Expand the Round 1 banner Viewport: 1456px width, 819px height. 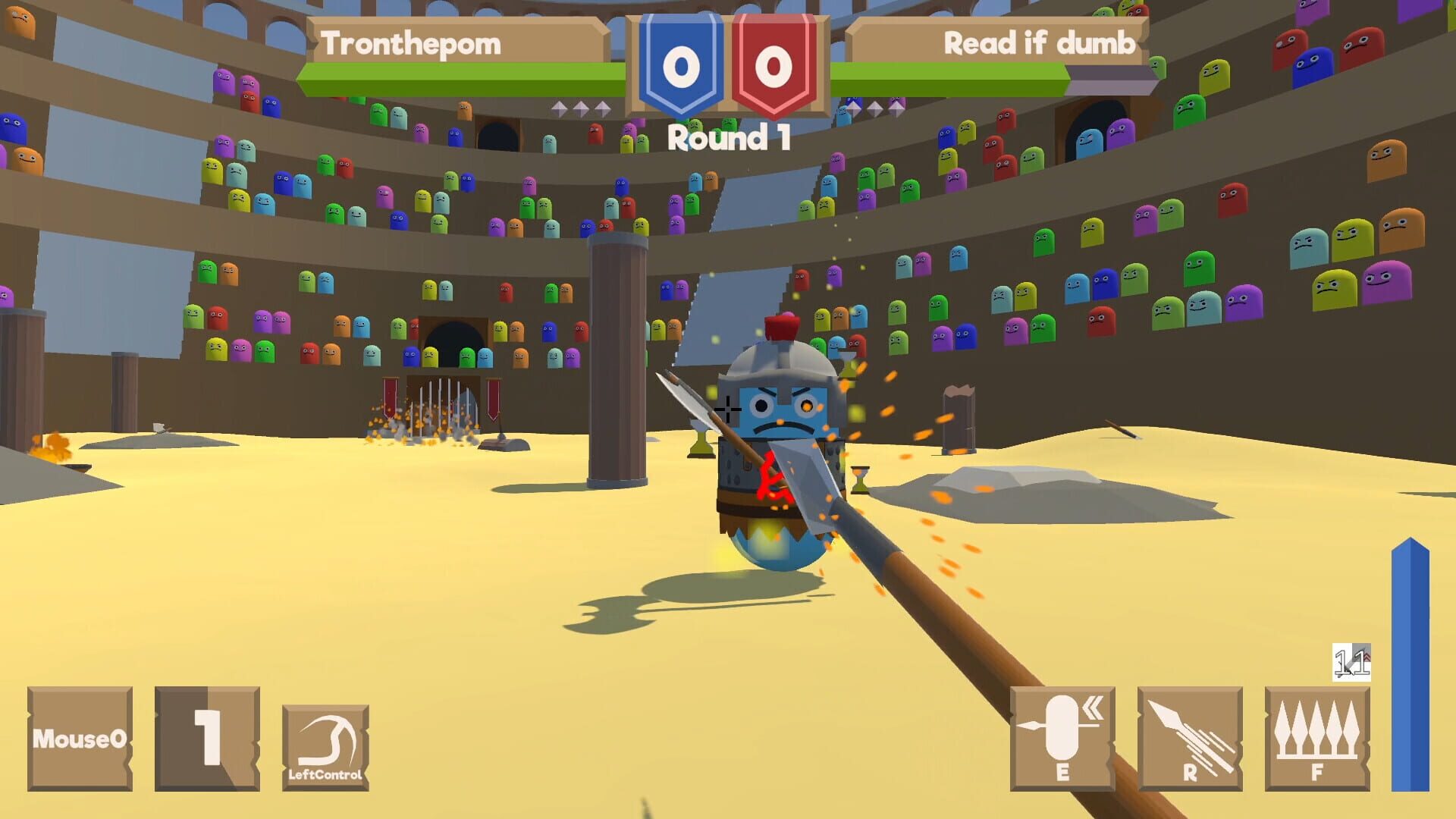point(728,136)
